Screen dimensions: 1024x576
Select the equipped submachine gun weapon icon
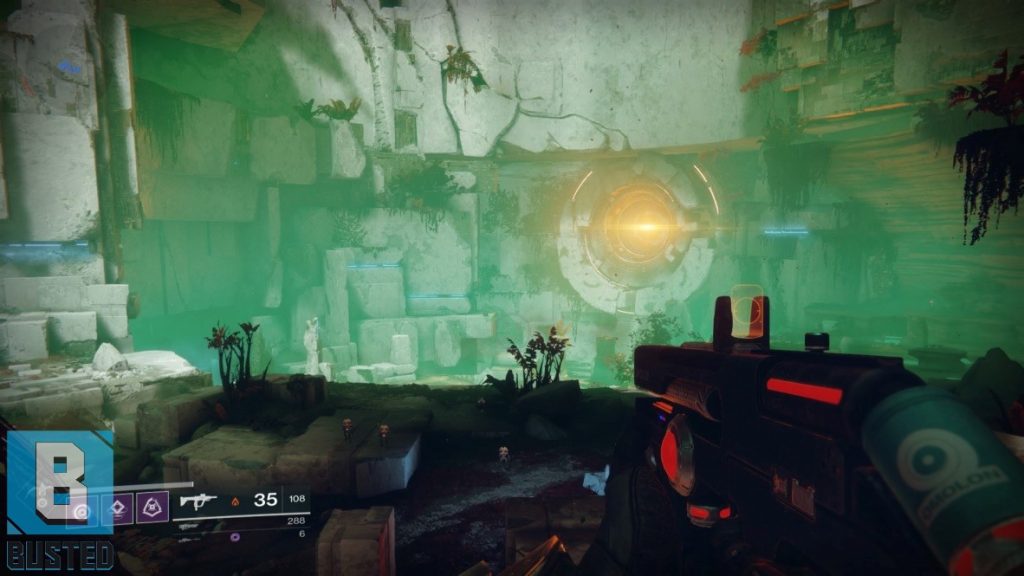pyautogui.click(x=196, y=501)
